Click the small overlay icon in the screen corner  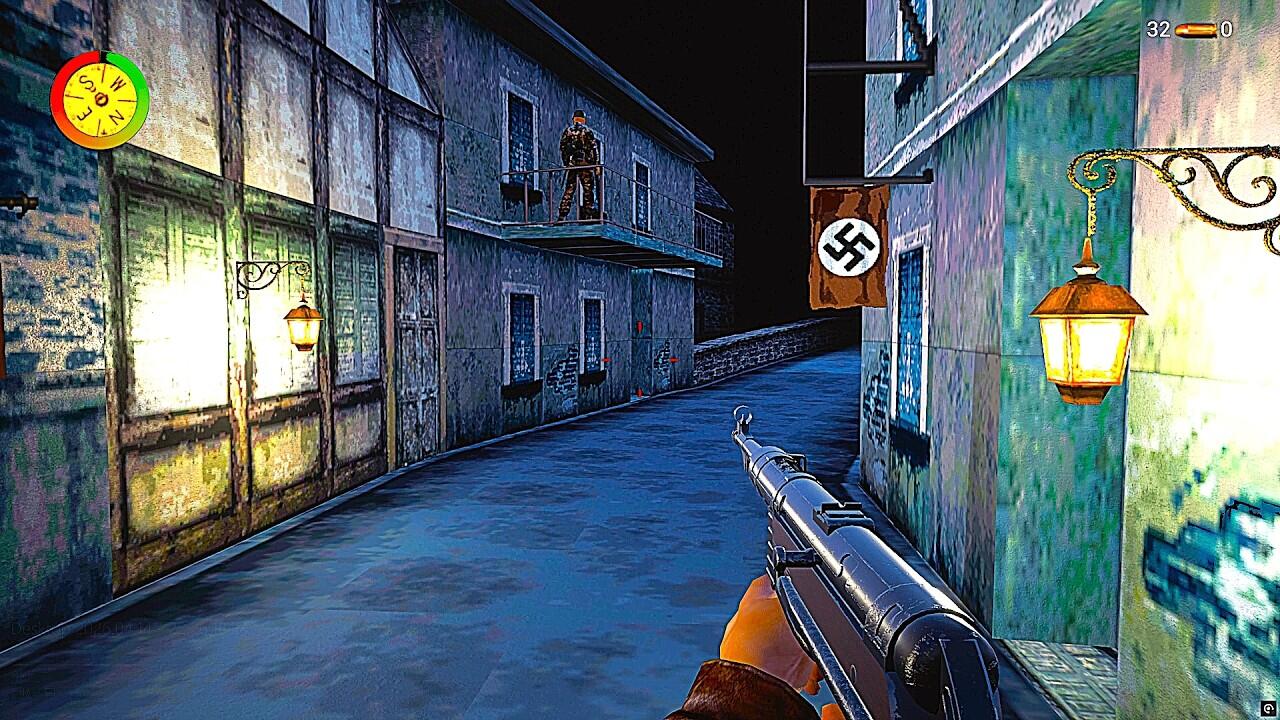click(1268, 707)
